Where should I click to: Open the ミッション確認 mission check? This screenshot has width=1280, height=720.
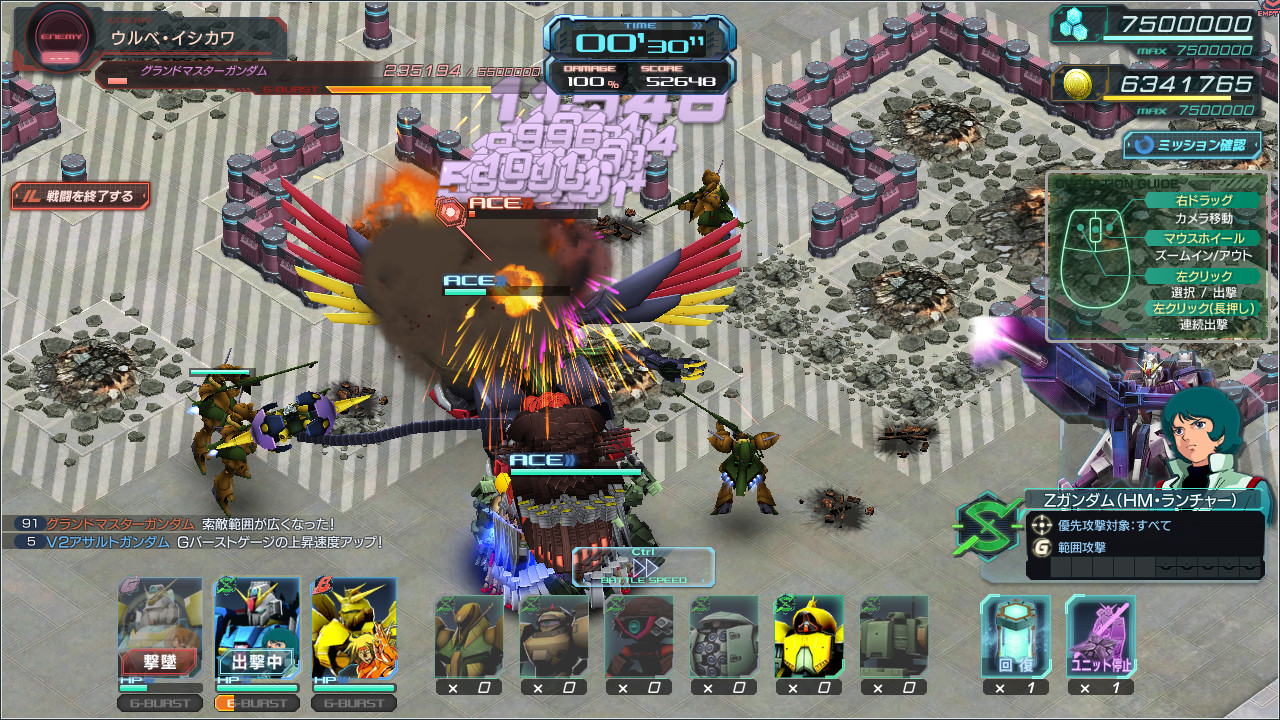tap(1192, 145)
